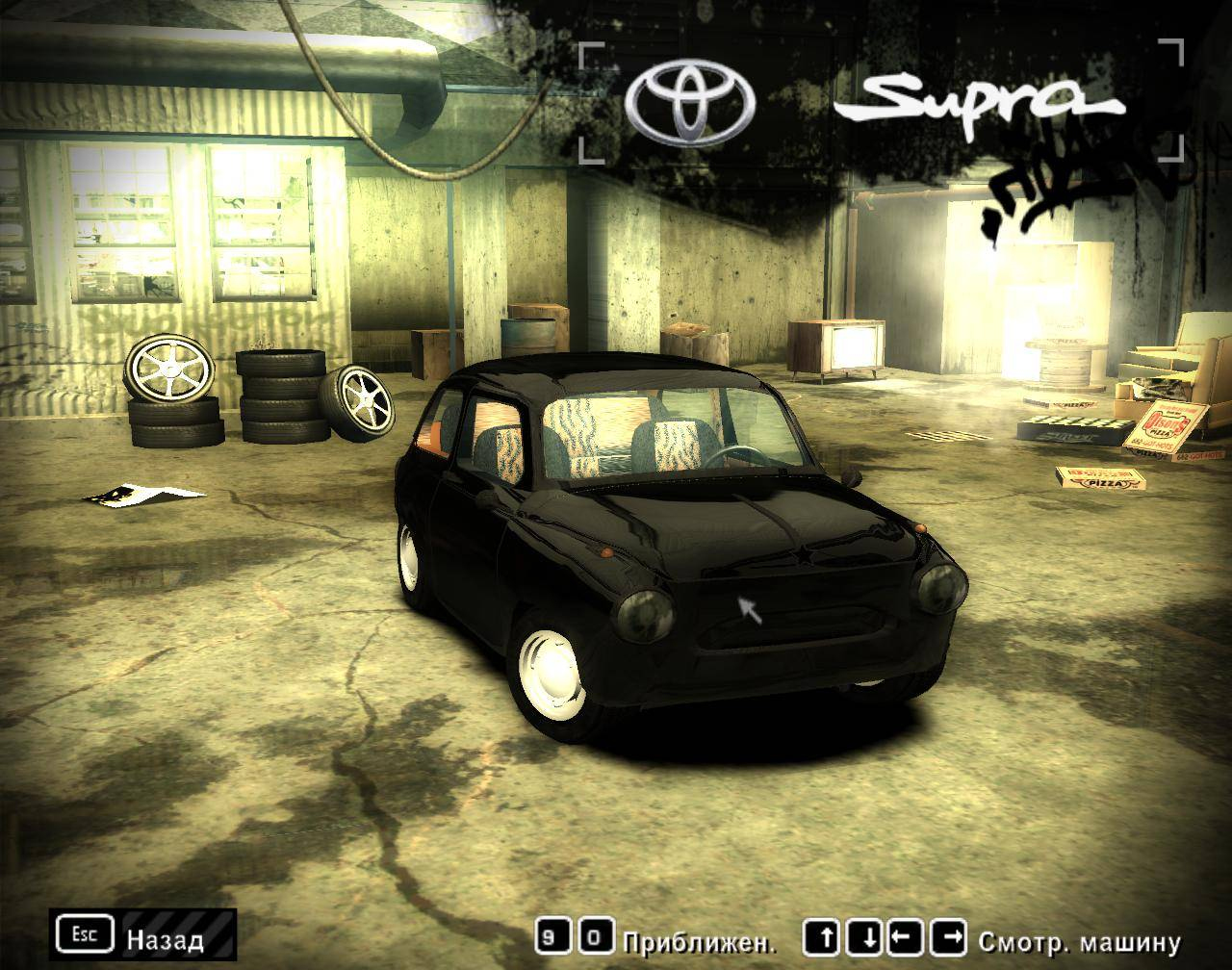
Task: Click the pizza boxes on the right
Action: pos(1097,476)
